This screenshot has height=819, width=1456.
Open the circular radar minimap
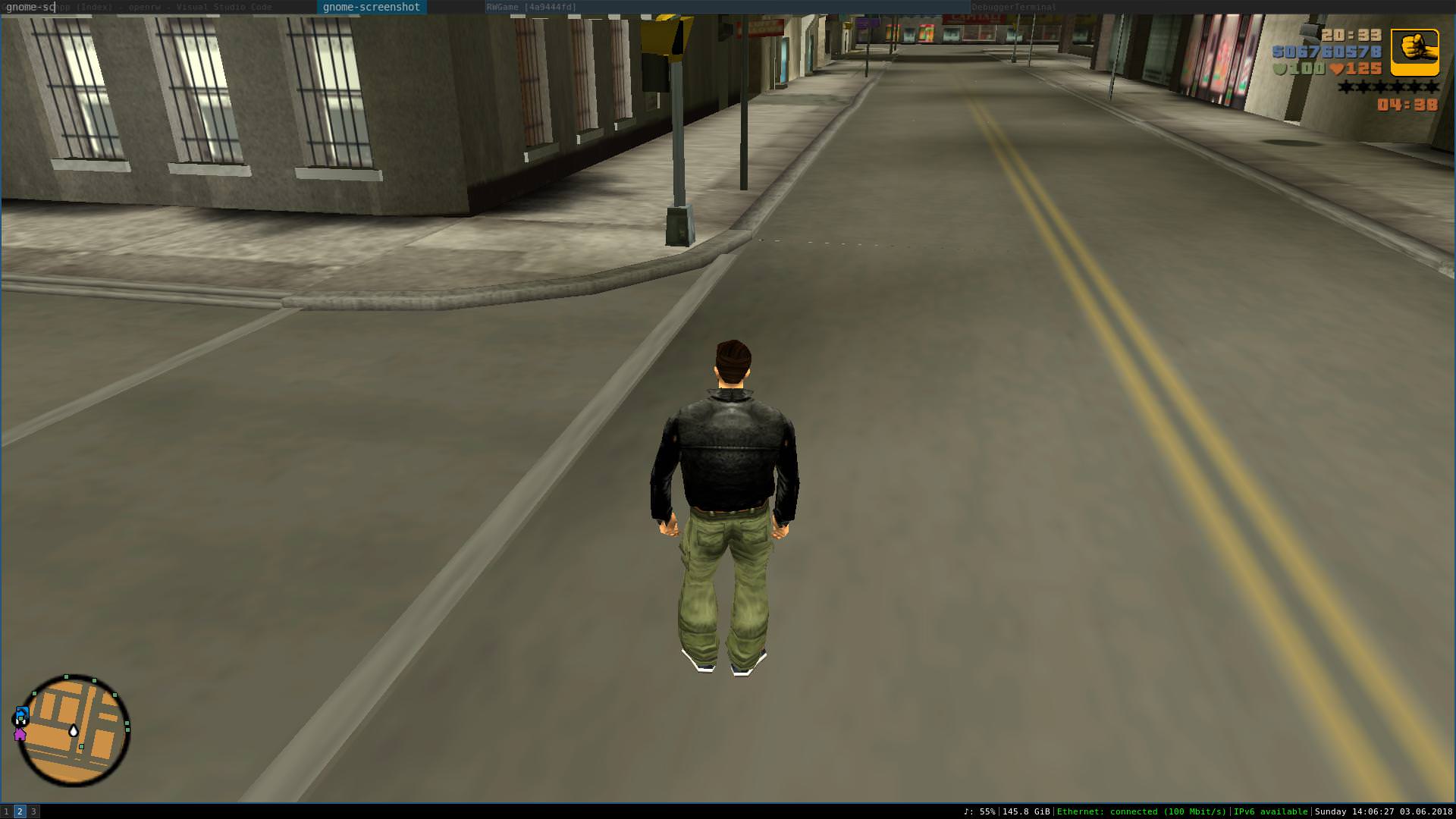74,731
